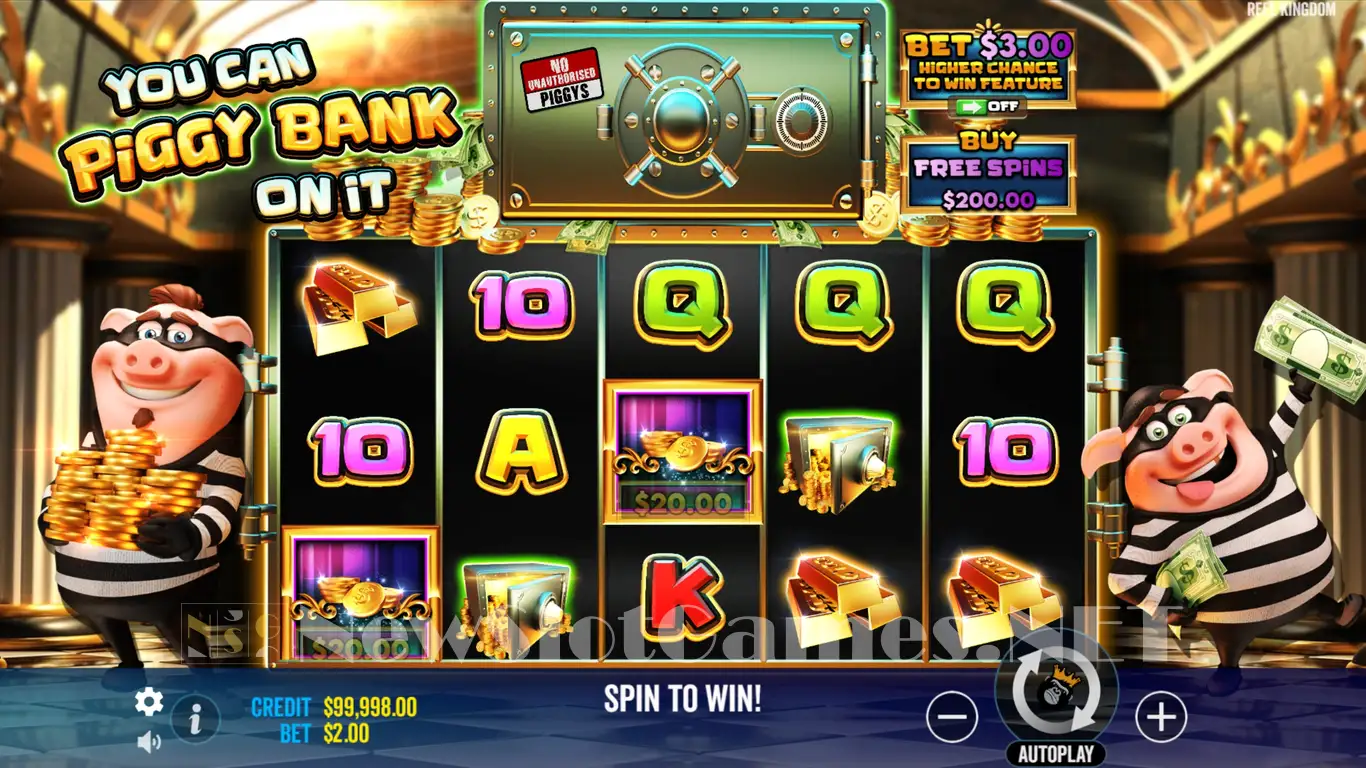Image resolution: width=1366 pixels, height=768 pixels.
Task: Open the settings gear menu
Action: click(149, 702)
